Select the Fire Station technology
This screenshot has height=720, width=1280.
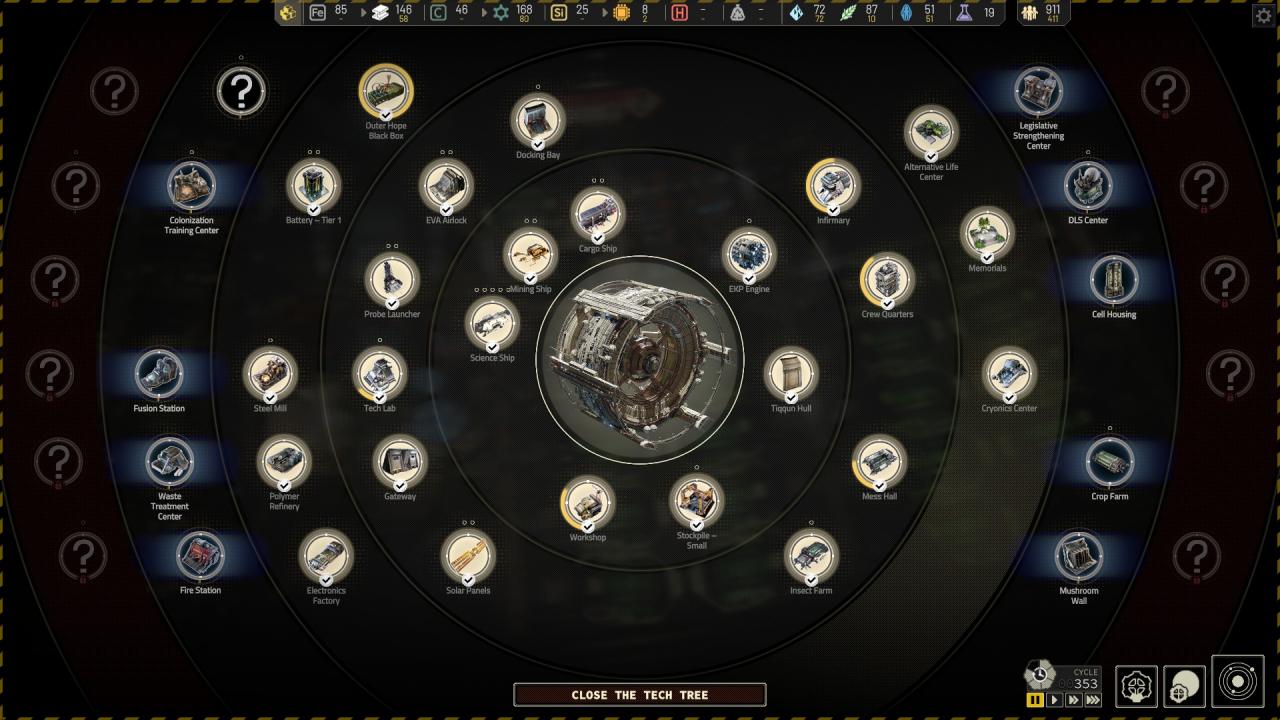click(x=200, y=556)
